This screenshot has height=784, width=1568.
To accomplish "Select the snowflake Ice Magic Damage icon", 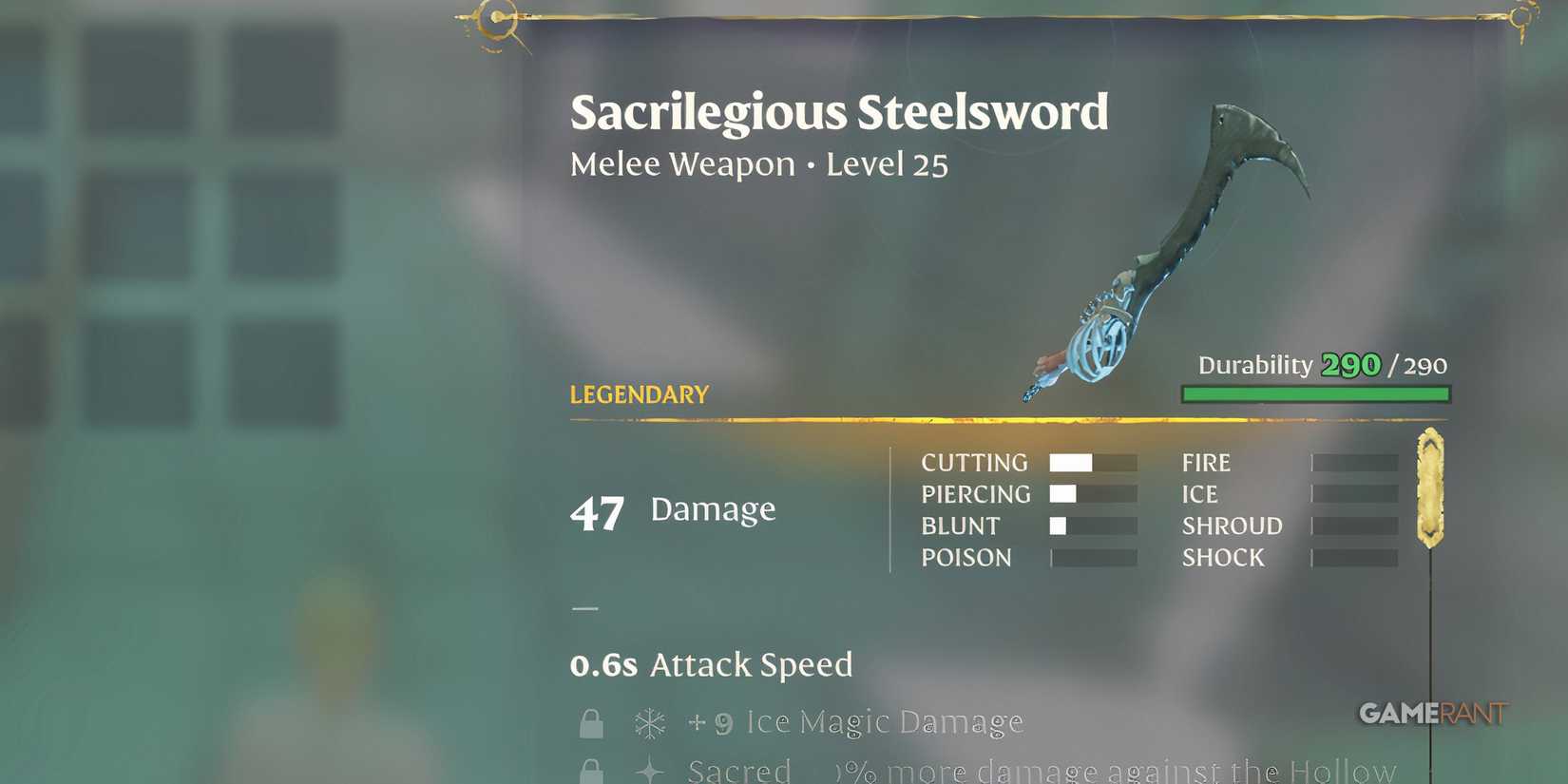I will click(x=651, y=722).
